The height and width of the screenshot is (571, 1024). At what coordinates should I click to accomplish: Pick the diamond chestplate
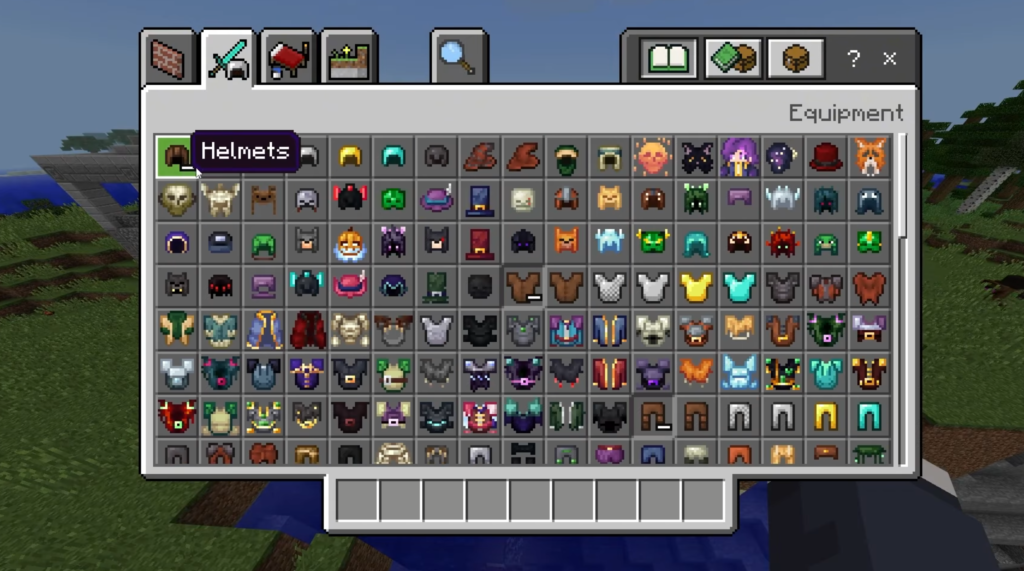(x=740, y=288)
